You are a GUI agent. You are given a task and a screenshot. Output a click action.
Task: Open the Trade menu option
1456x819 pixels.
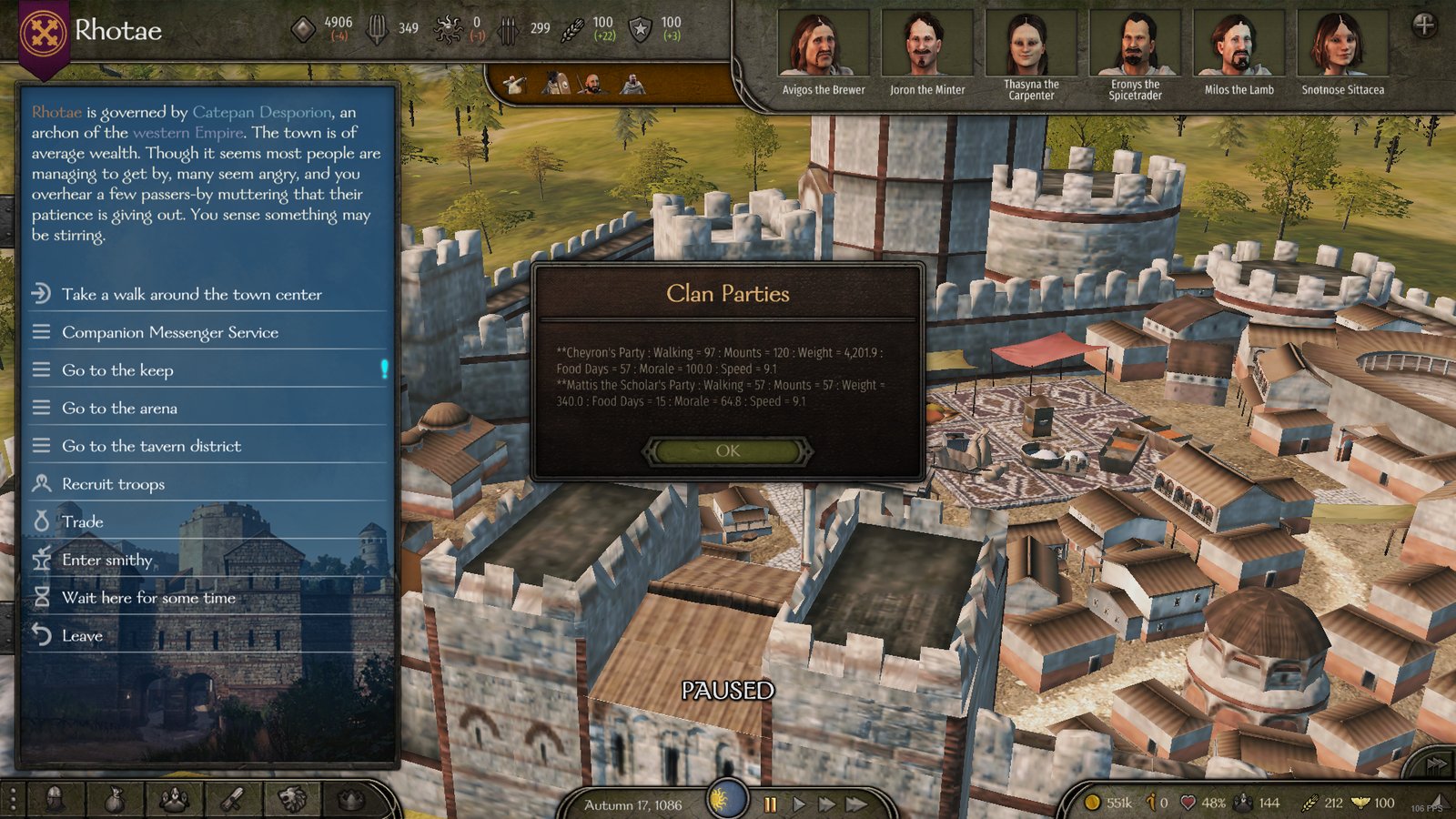82,521
